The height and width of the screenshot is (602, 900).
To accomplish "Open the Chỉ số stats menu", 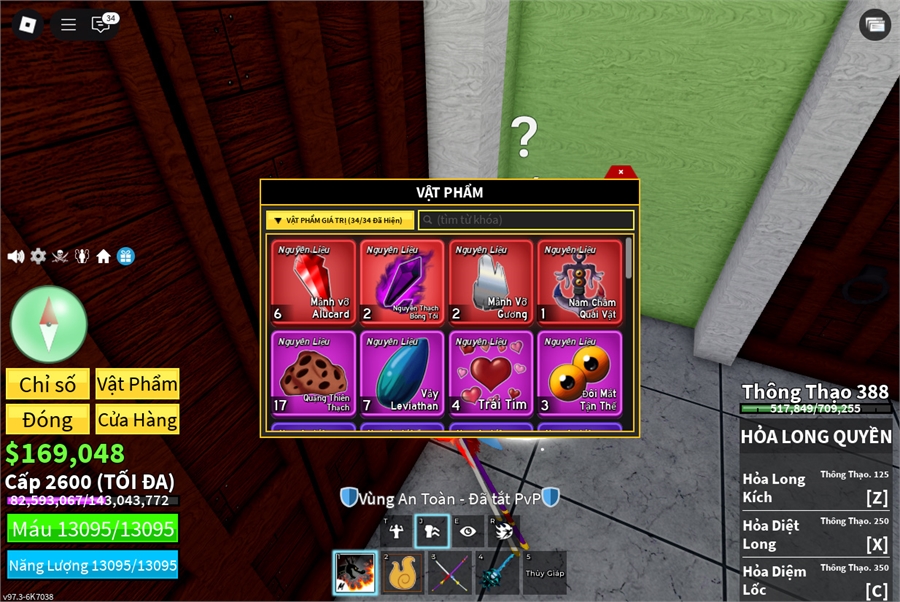I will (48, 384).
